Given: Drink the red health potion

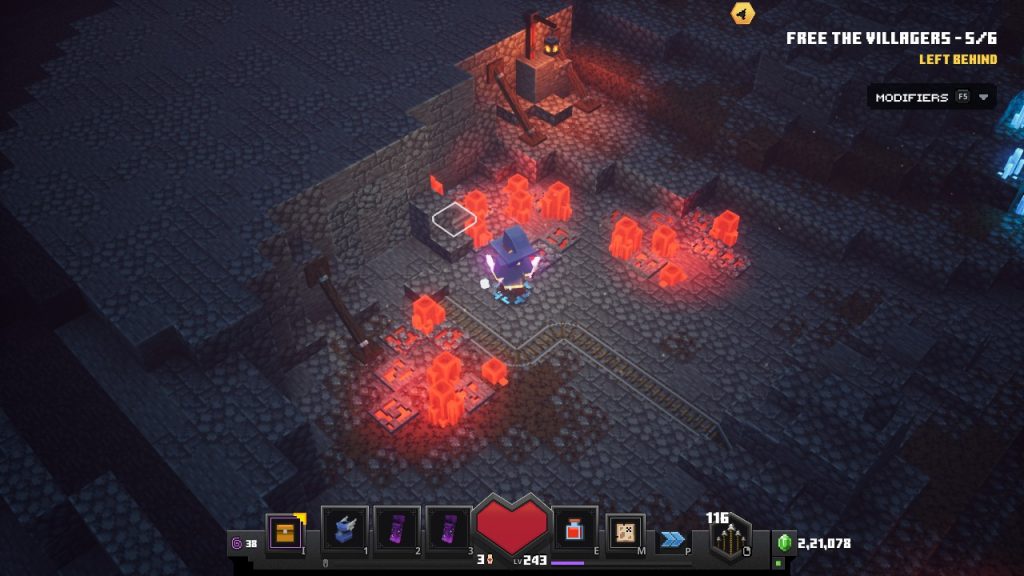Looking at the screenshot, I should (575, 529).
